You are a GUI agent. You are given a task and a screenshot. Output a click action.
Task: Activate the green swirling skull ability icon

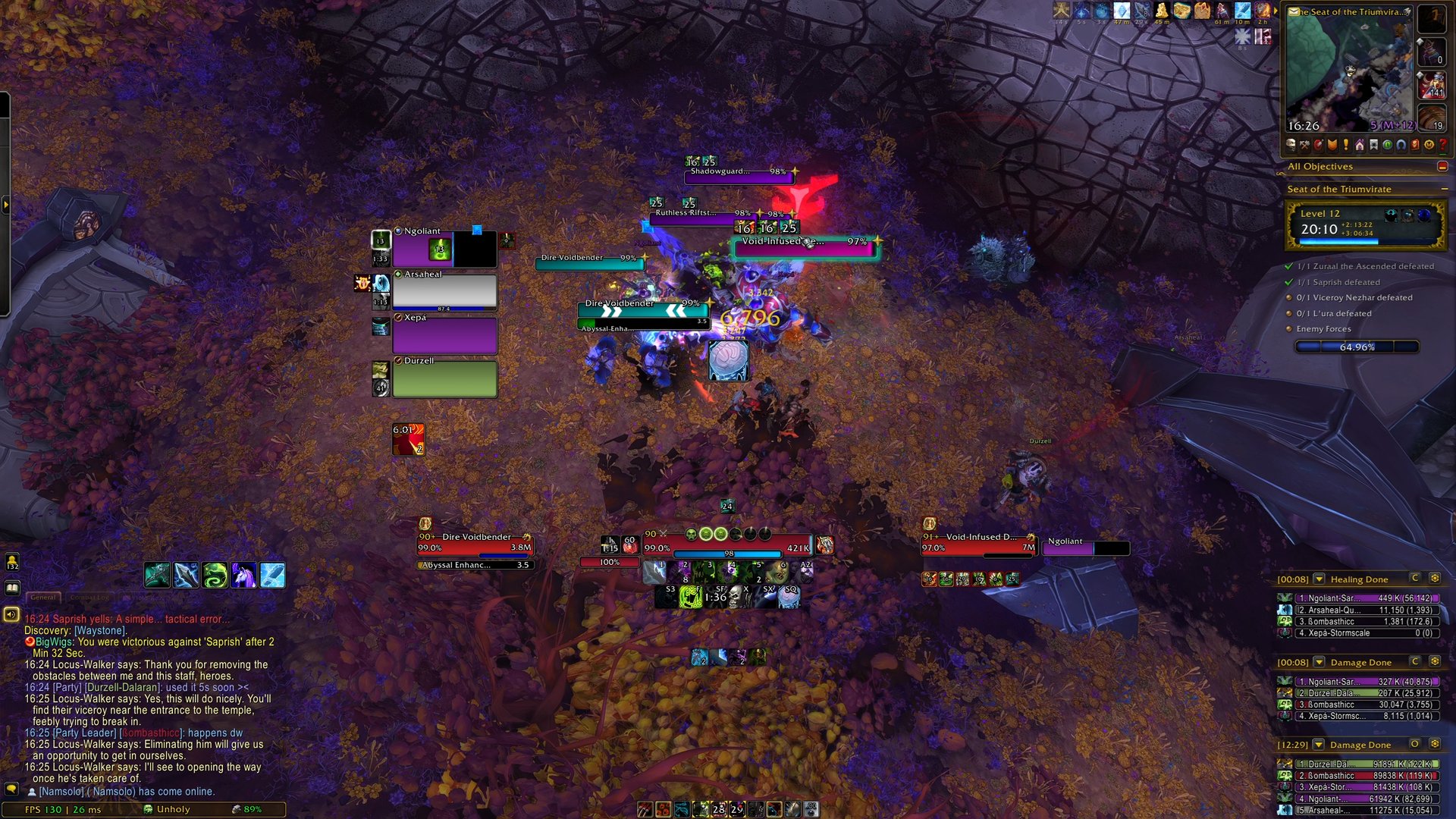[x=215, y=576]
